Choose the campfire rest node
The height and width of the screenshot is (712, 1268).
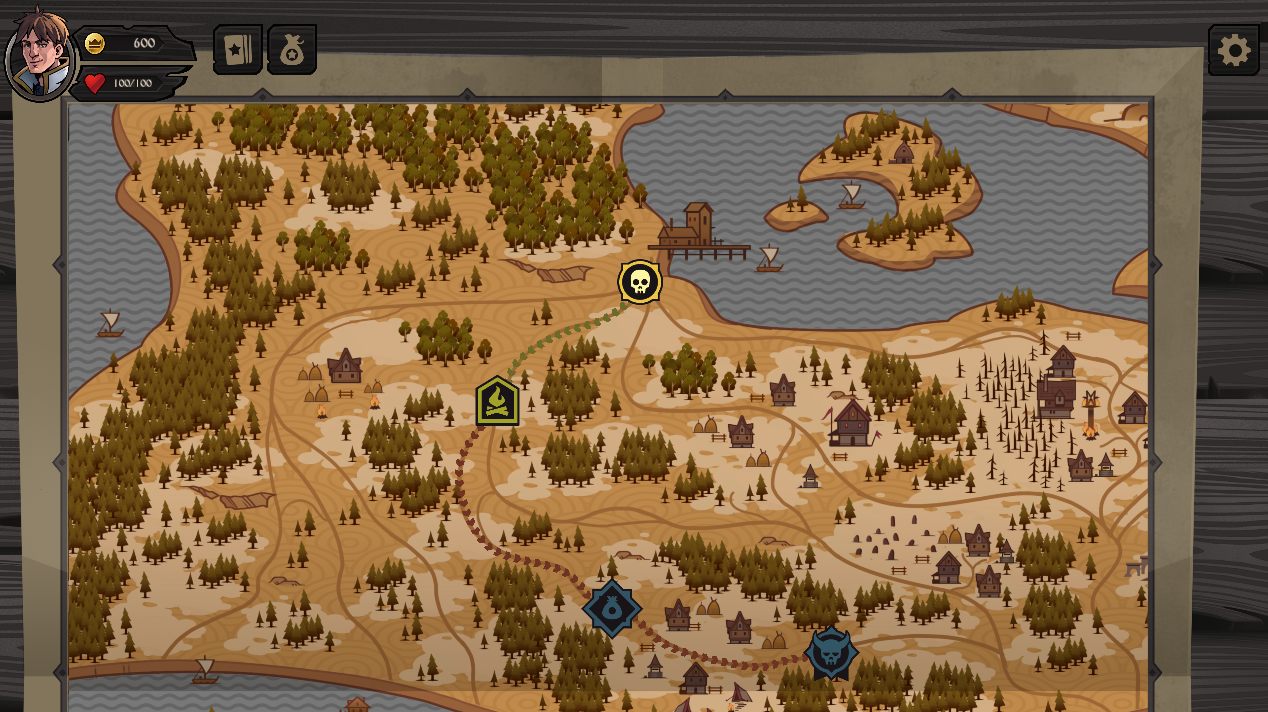(497, 402)
